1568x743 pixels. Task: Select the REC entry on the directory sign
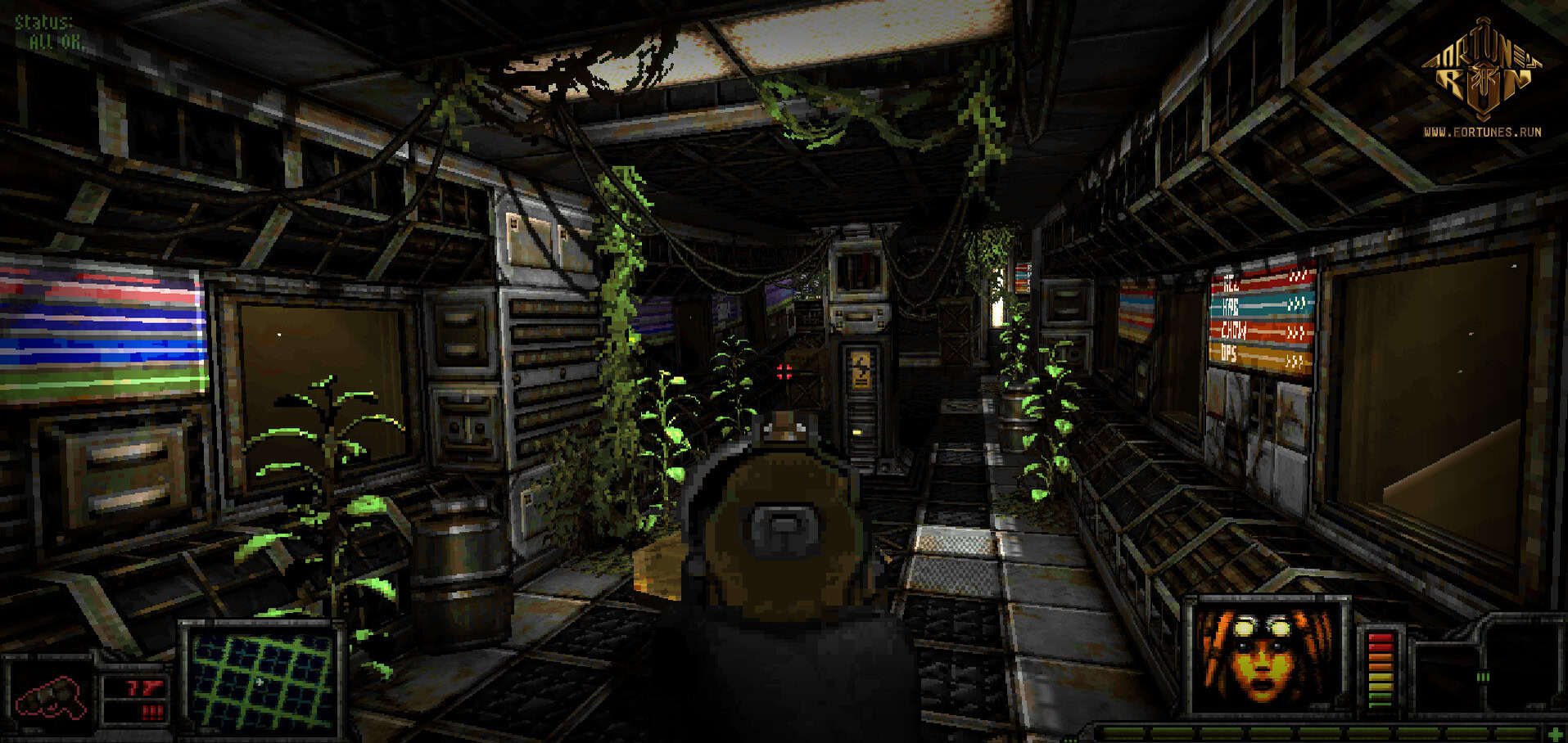click(1231, 285)
